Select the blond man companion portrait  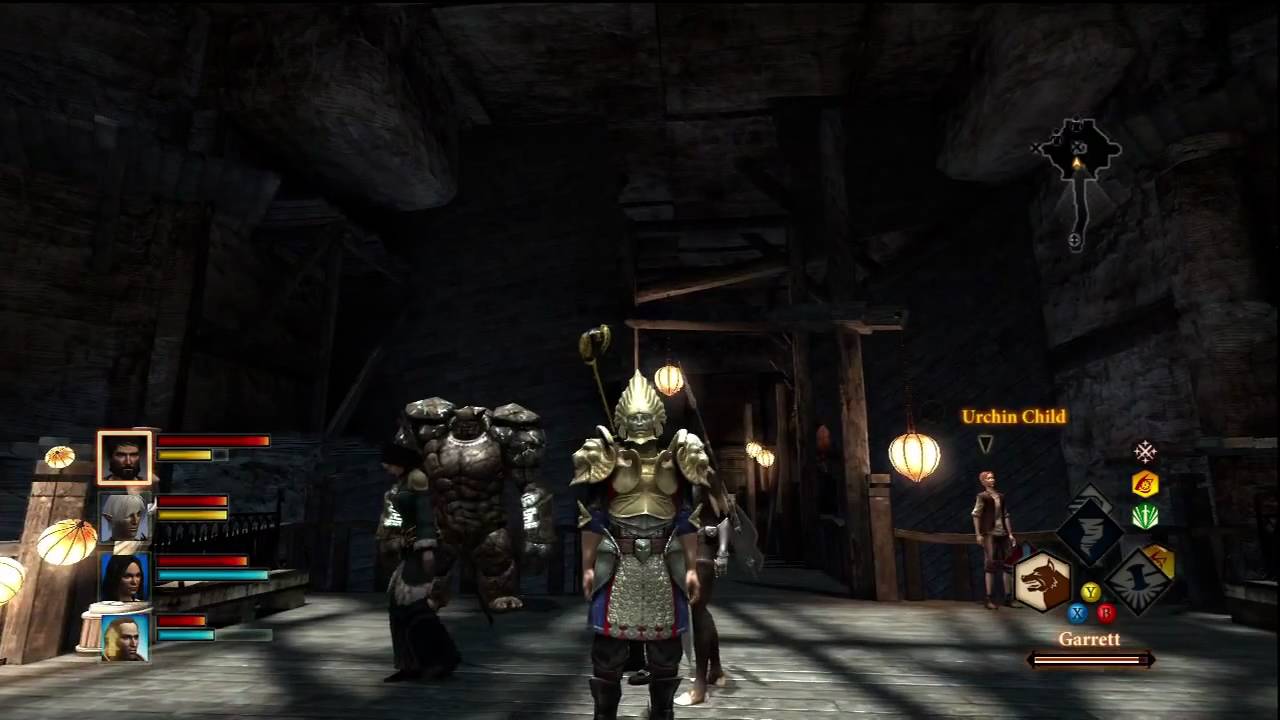[x=125, y=637]
